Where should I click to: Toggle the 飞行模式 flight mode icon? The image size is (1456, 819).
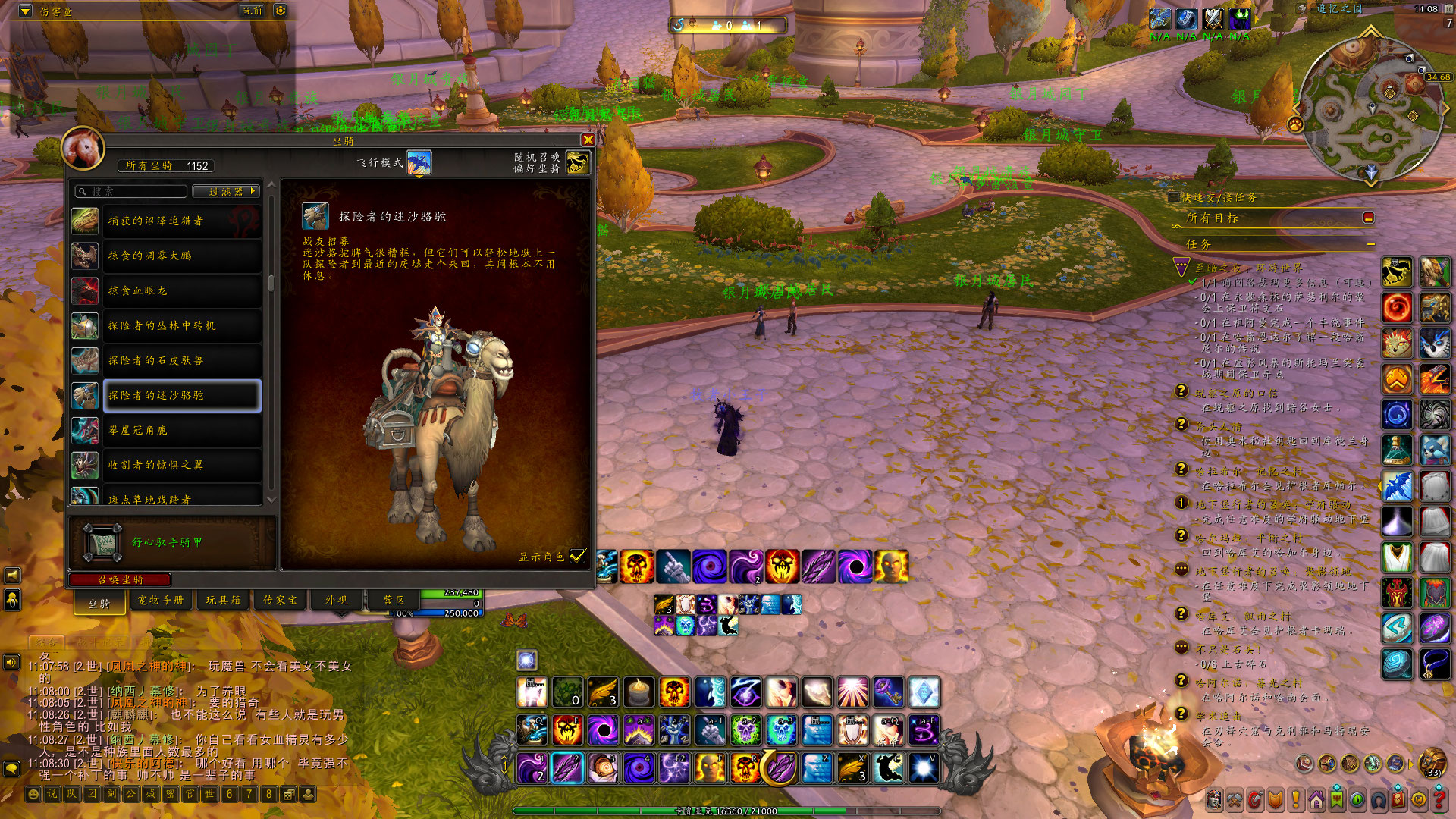coord(419,162)
